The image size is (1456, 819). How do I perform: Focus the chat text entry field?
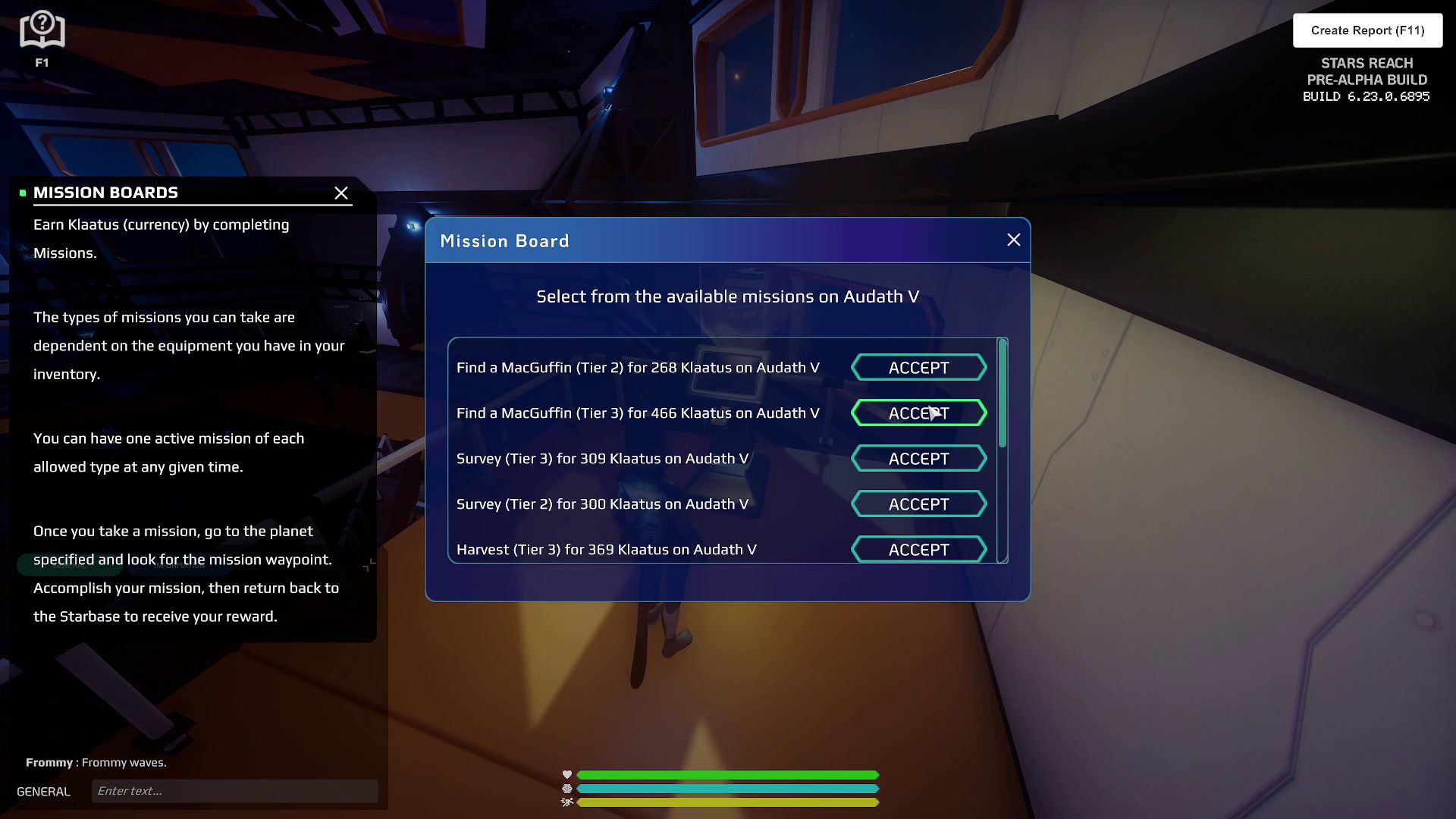[235, 791]
